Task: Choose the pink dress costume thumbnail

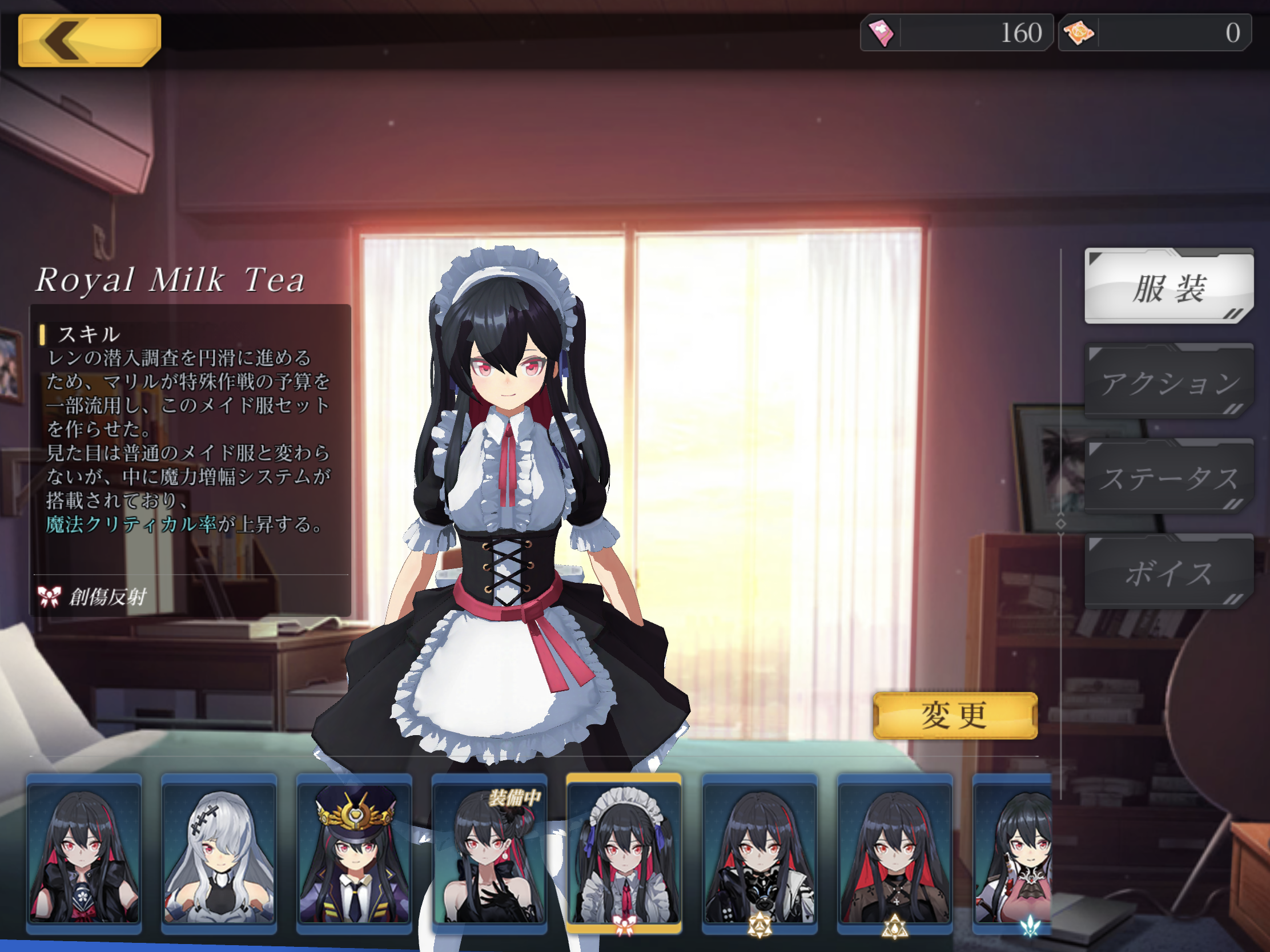Action: coord(1014,853)
